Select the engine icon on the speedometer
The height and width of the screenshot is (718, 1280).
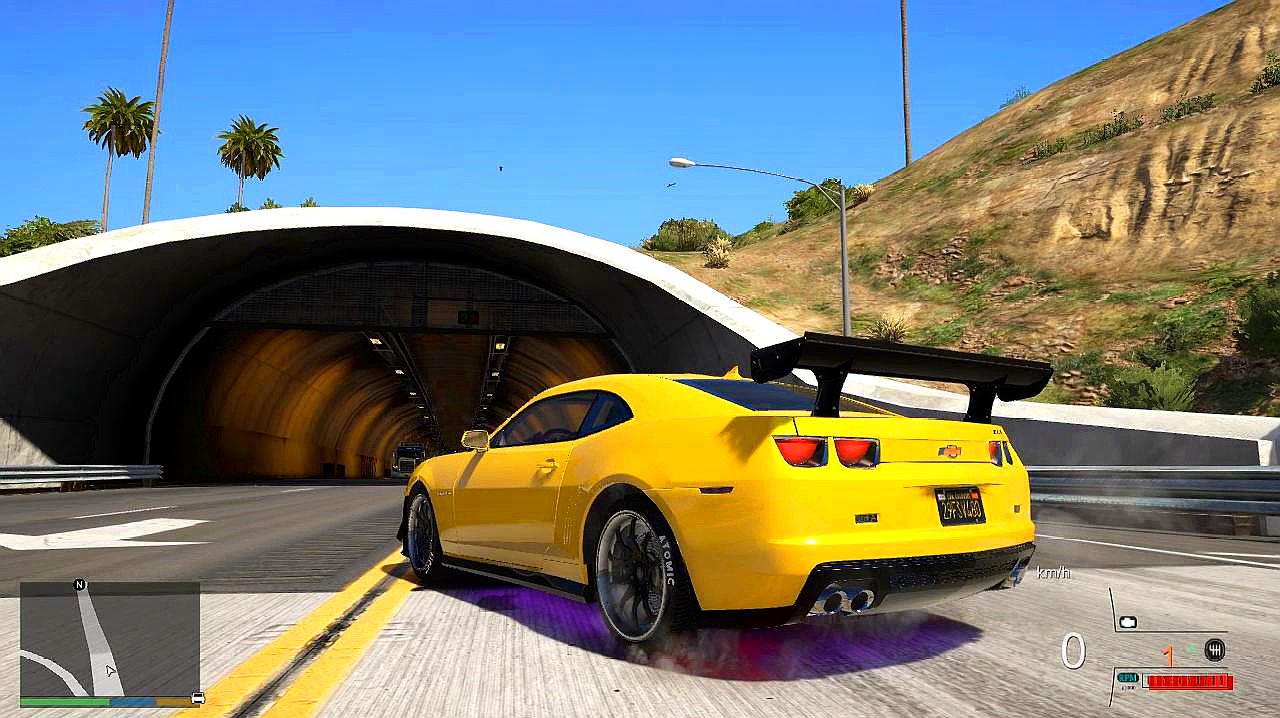coord(1128,622)
